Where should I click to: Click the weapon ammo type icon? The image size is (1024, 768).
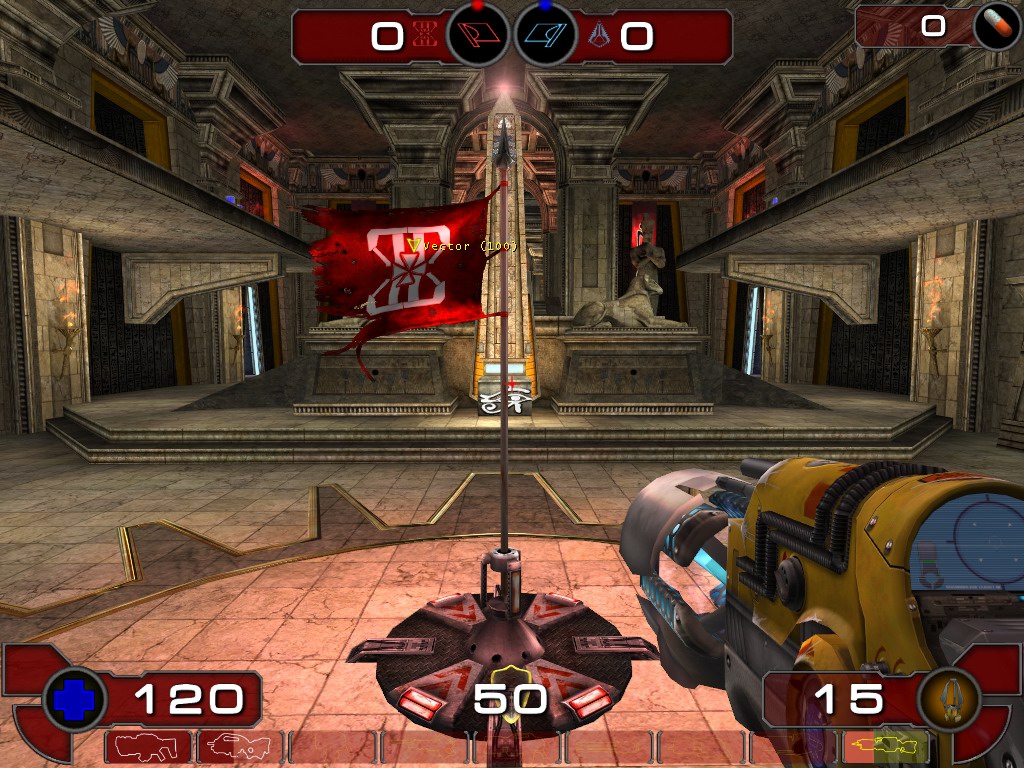pyautogui.click(x=947, y=699)
